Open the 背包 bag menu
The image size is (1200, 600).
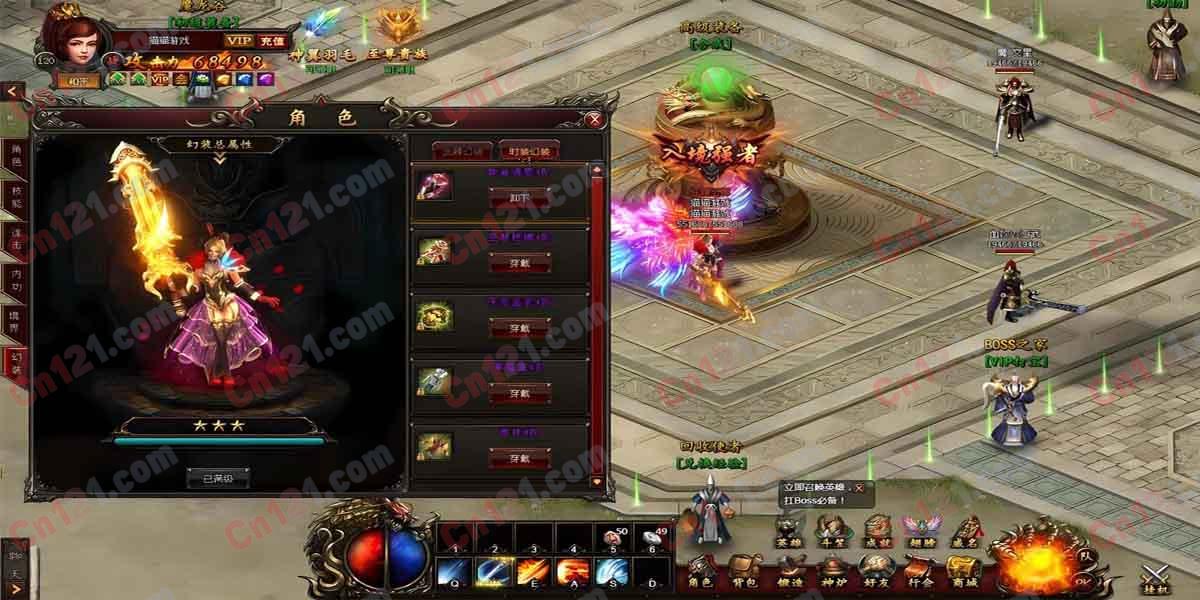745,572
